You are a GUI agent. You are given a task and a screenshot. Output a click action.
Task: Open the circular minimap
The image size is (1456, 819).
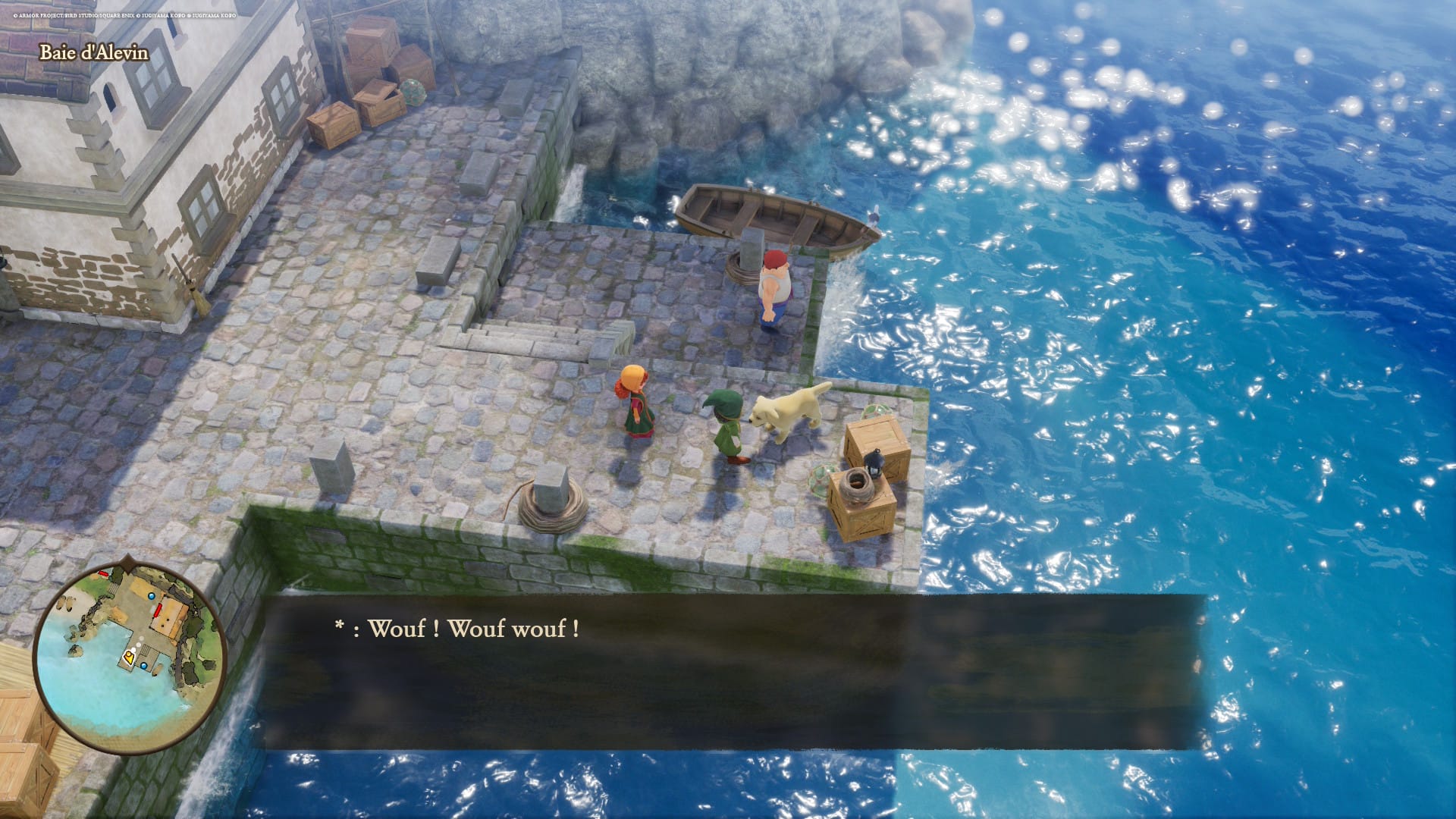click(130, 657)
